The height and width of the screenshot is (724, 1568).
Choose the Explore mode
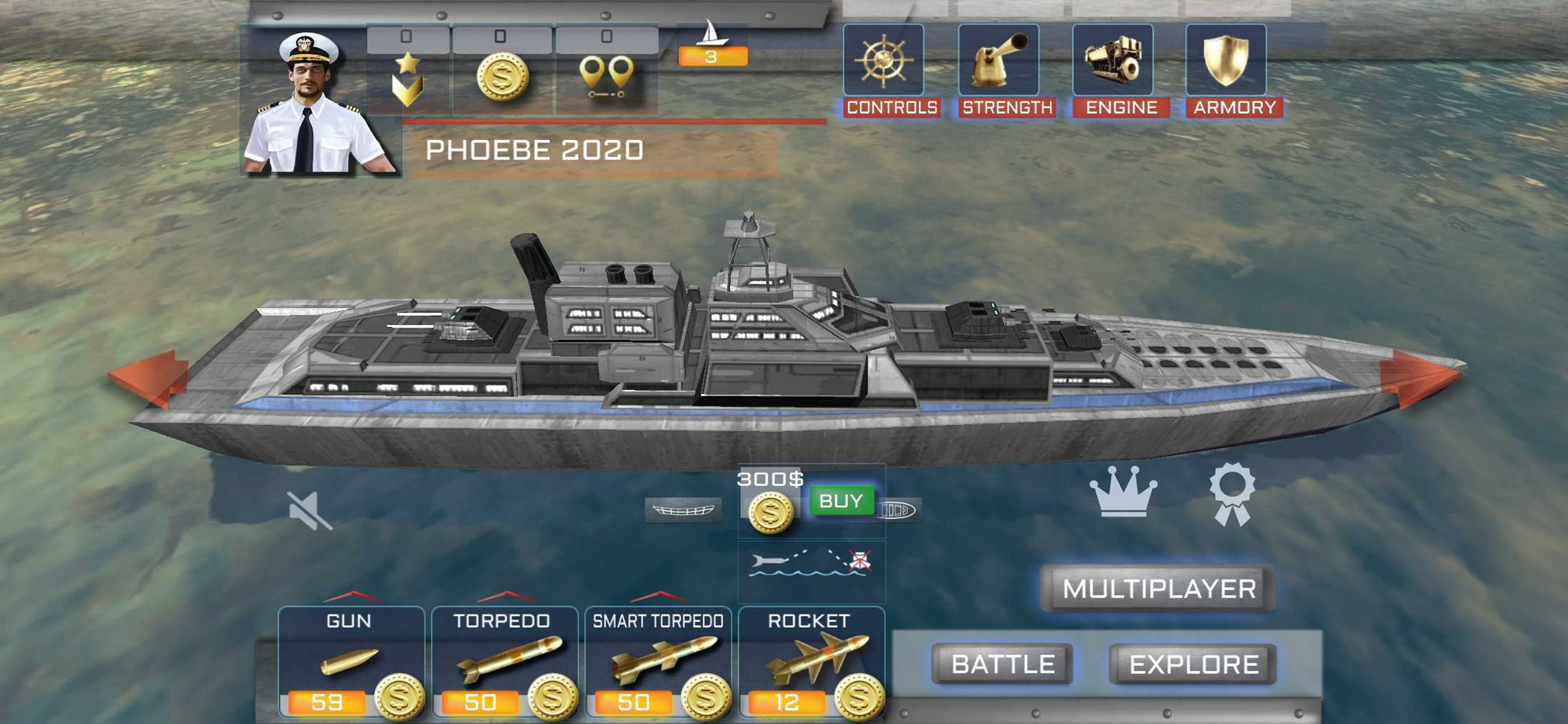point(1193,664)
